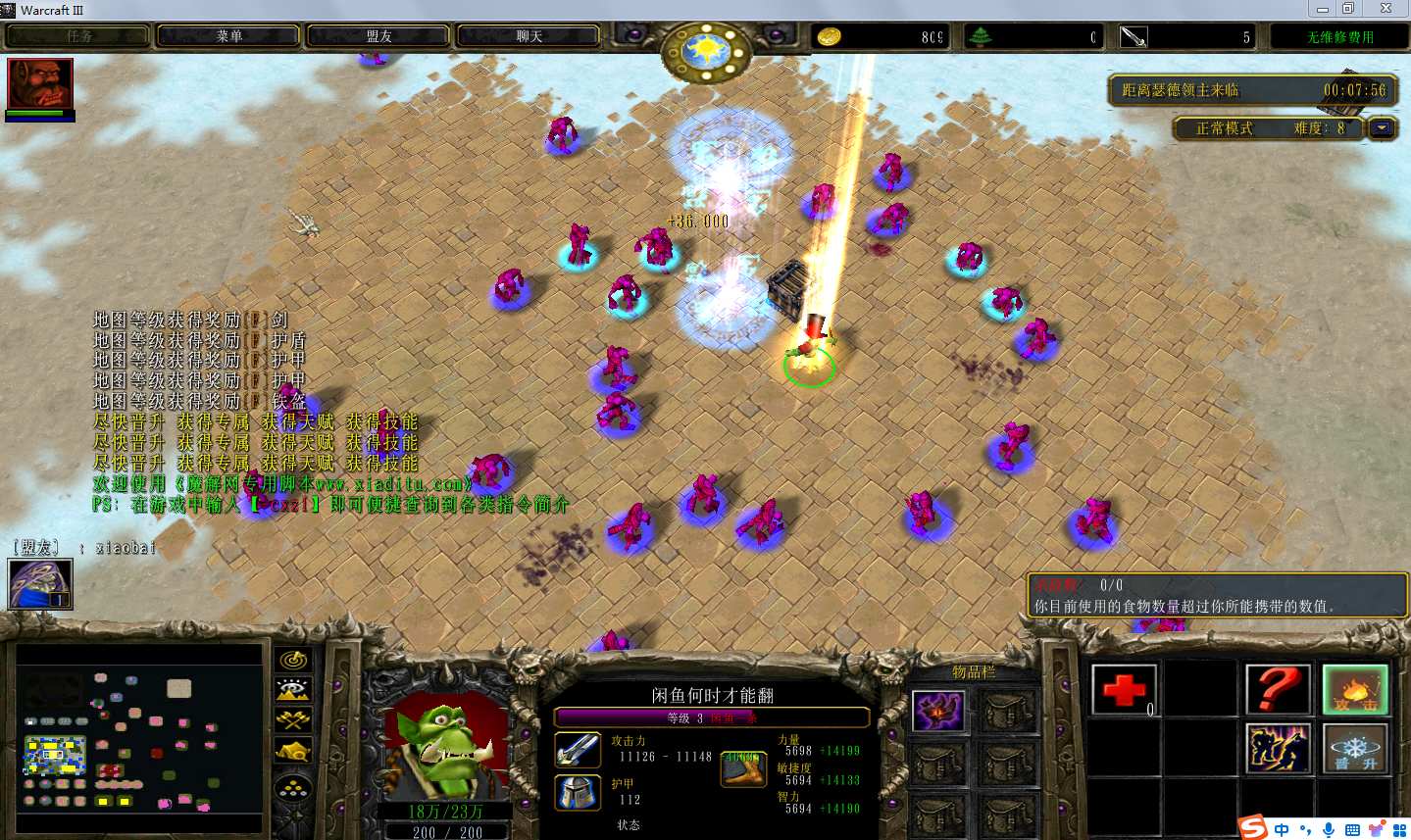This screenshot has height=840, width=1411.
Task: Toggle minimap terrain display eye button
Action: pos(293,690)
